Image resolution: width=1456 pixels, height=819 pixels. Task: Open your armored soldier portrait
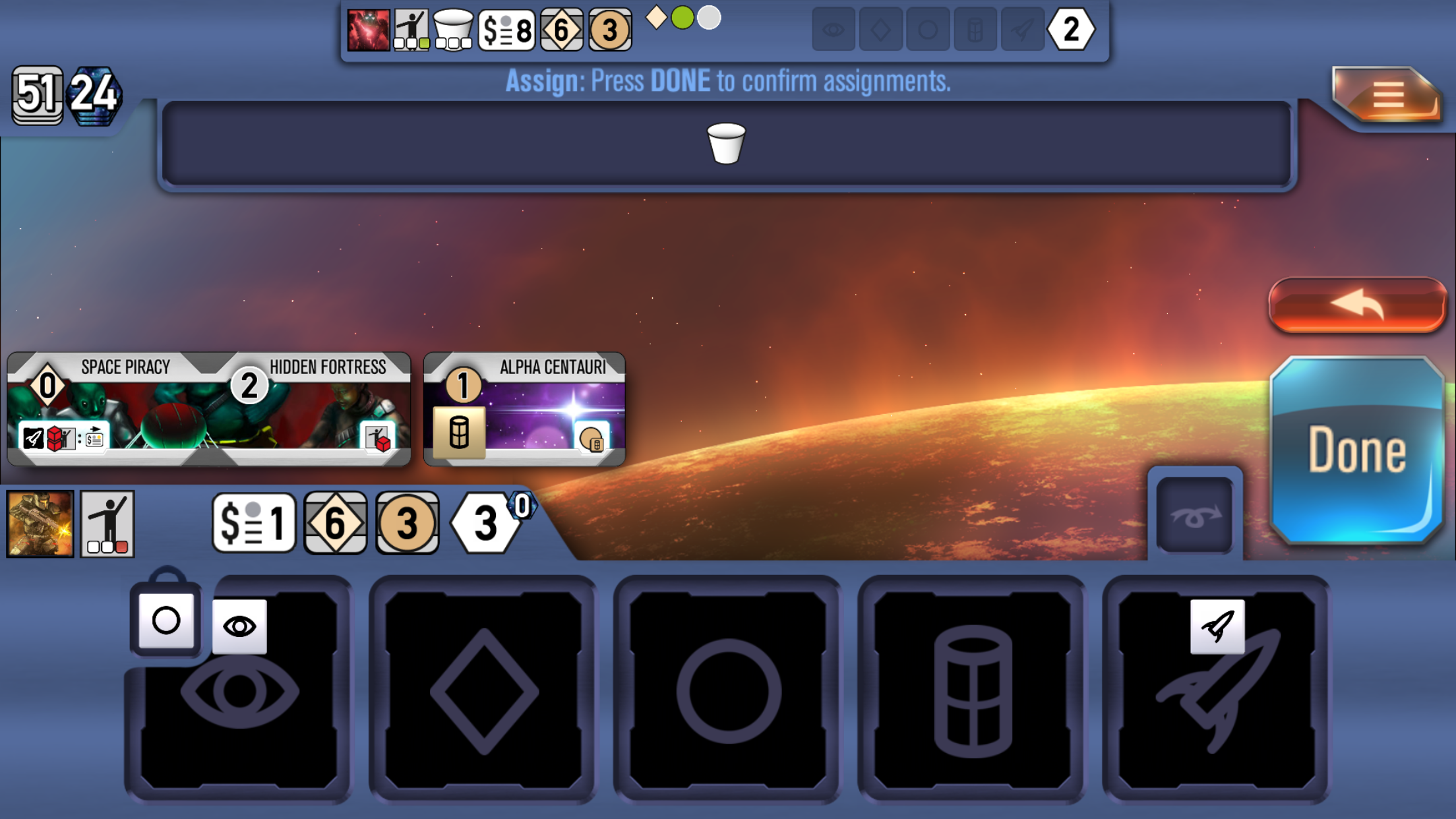(40, 524)
